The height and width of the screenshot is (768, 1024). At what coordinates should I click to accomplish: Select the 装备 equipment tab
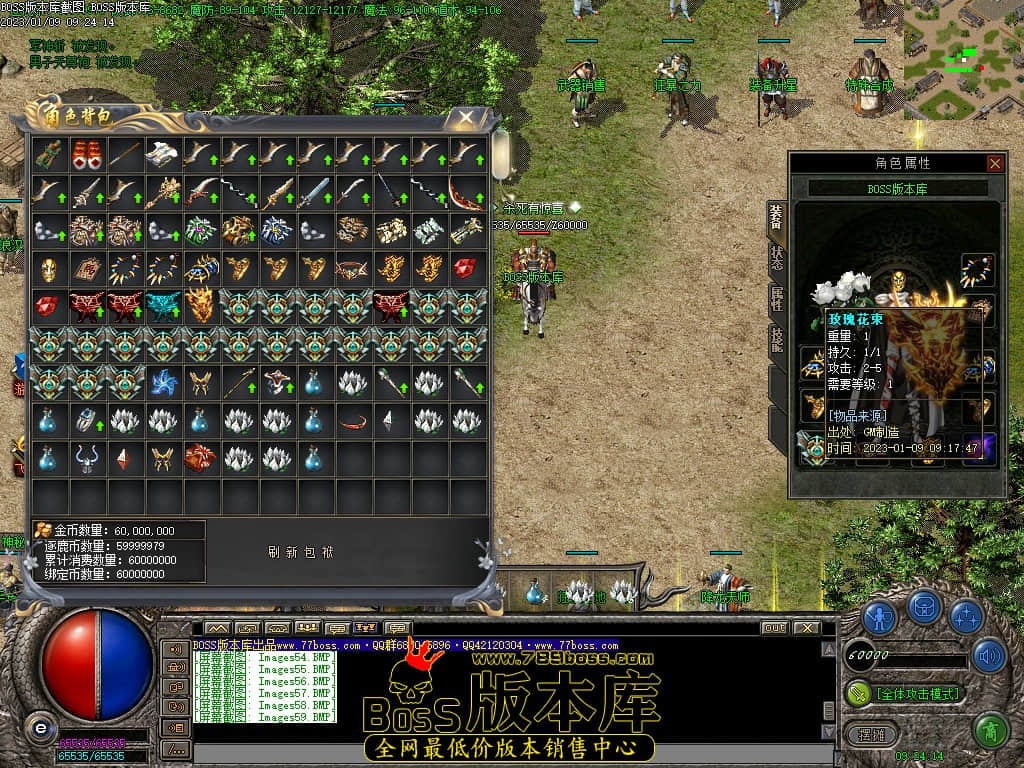[777, 214]
